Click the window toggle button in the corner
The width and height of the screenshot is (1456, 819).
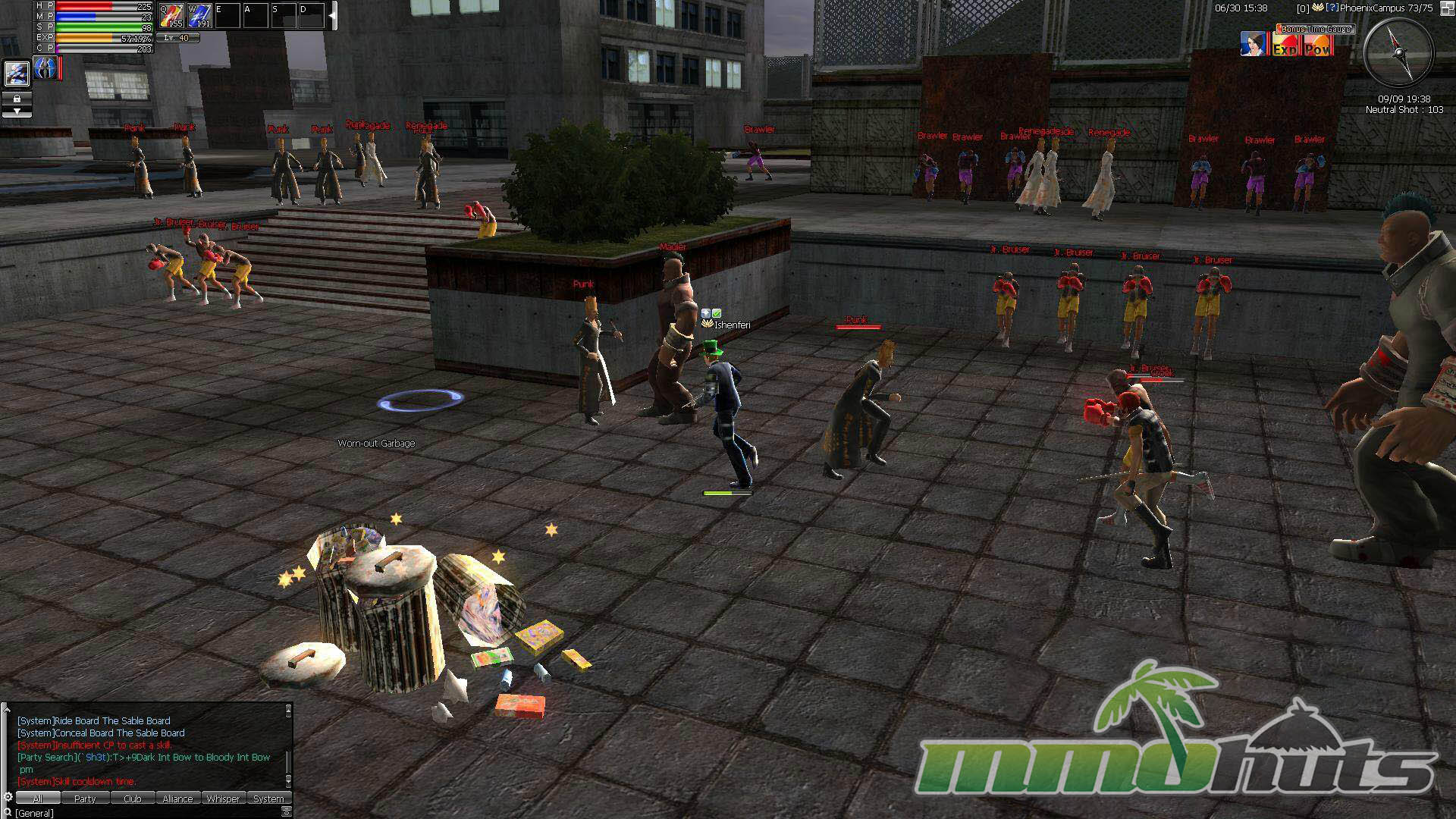click(287, 812)
